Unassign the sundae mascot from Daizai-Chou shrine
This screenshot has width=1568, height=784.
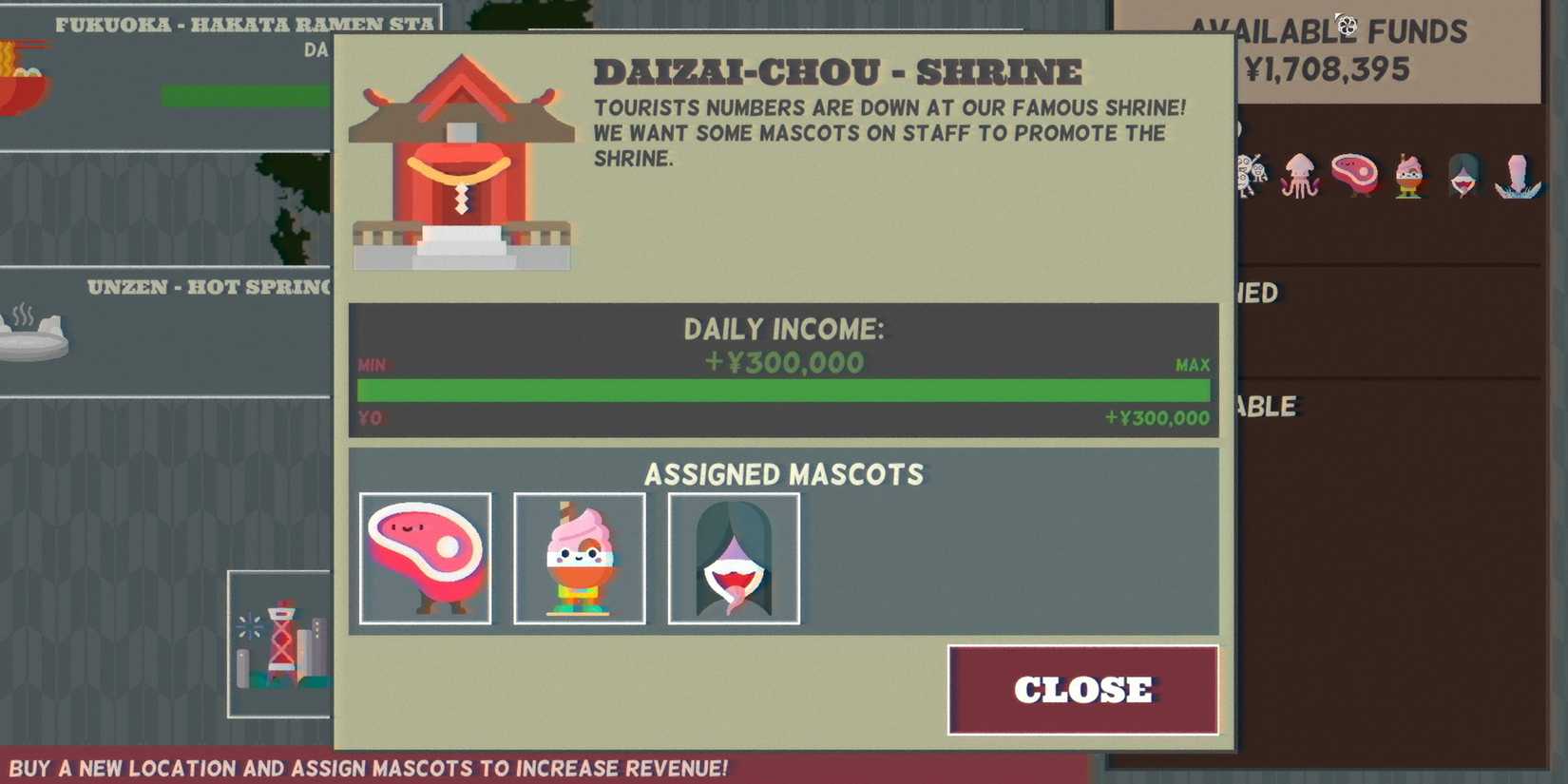pos(579,558)
